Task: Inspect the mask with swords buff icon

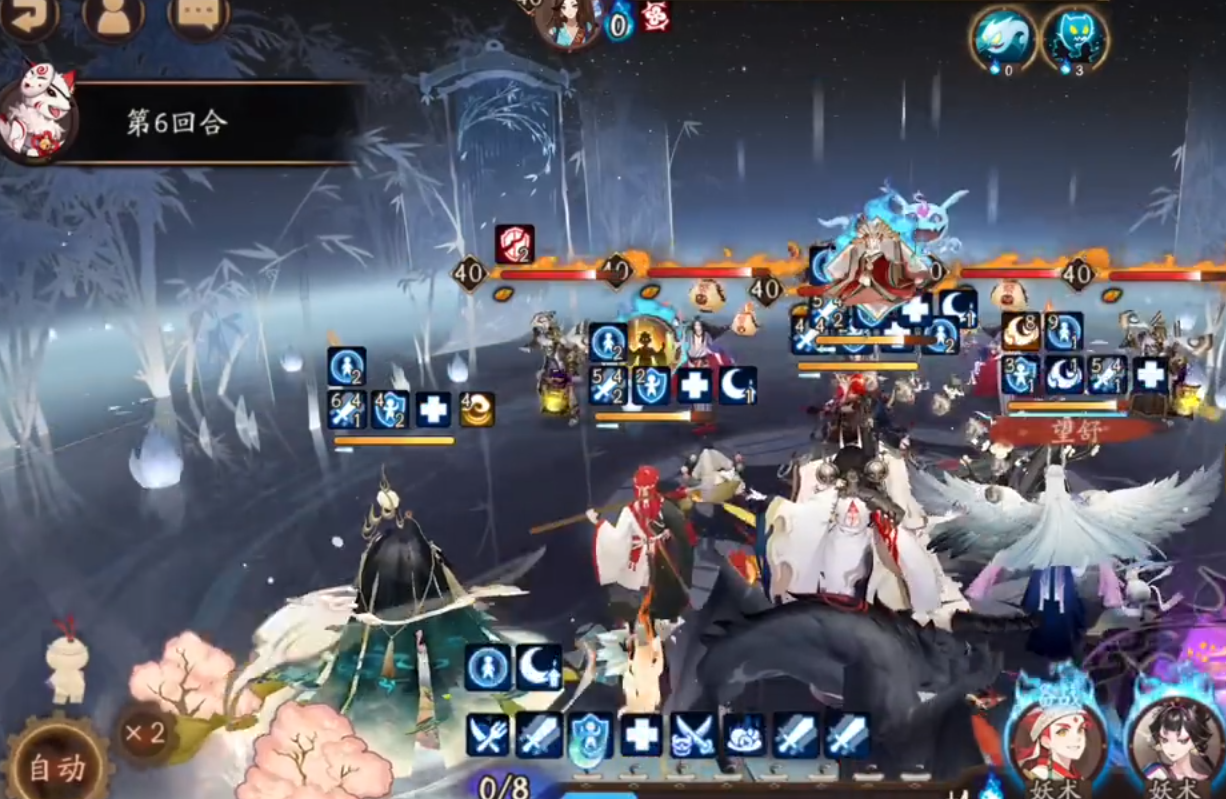Action: coord(693,735)
